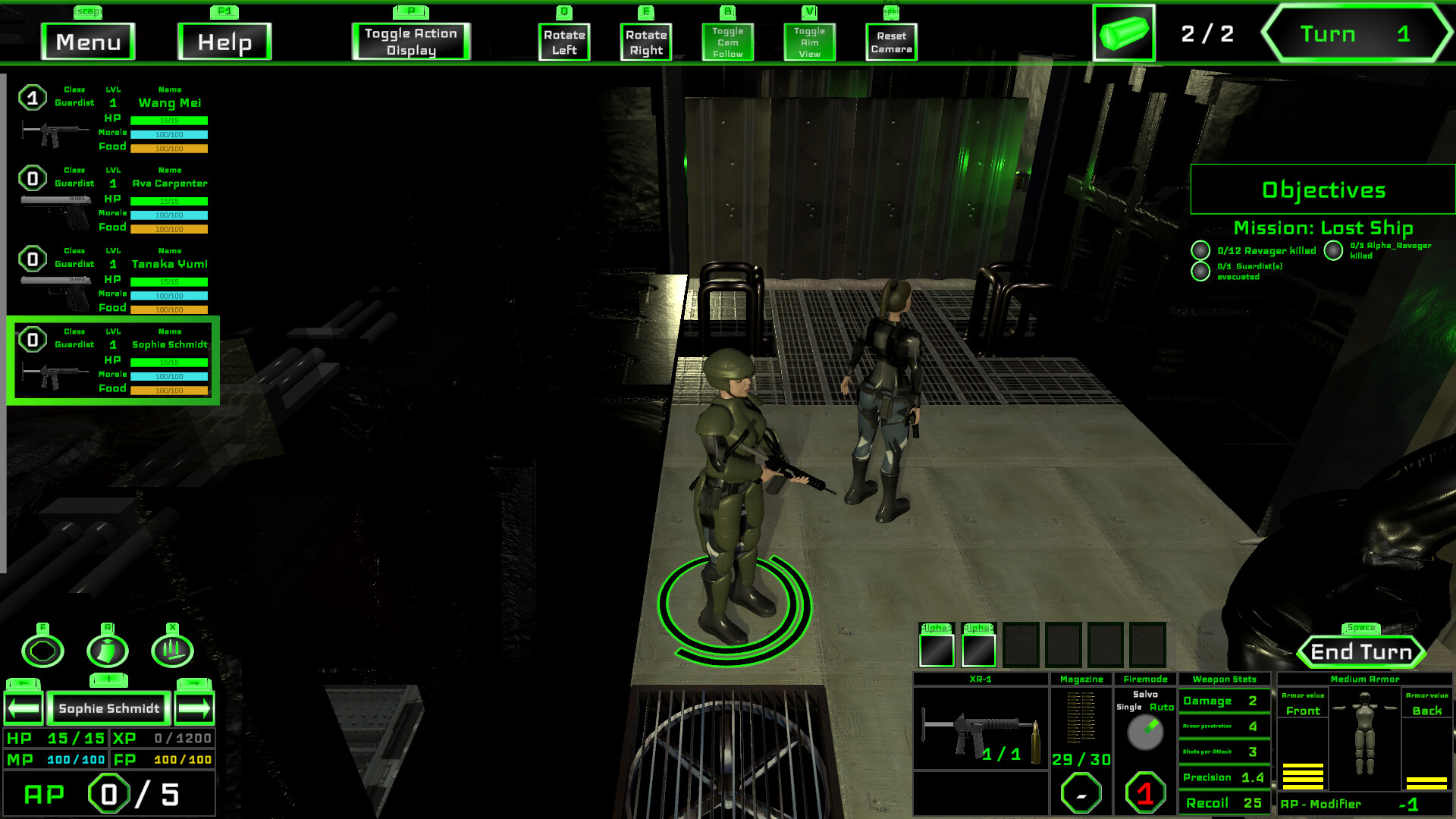Open the Menu
The width and height of the screenshot is (1456, 819).
click(87, 42)
